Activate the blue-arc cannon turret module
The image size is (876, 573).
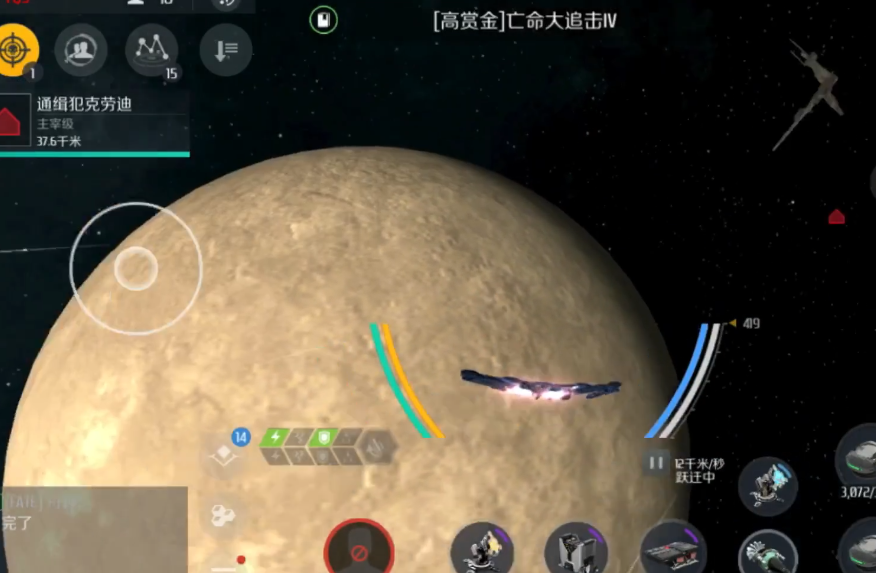pyautogui.click(x=767, y=486)
